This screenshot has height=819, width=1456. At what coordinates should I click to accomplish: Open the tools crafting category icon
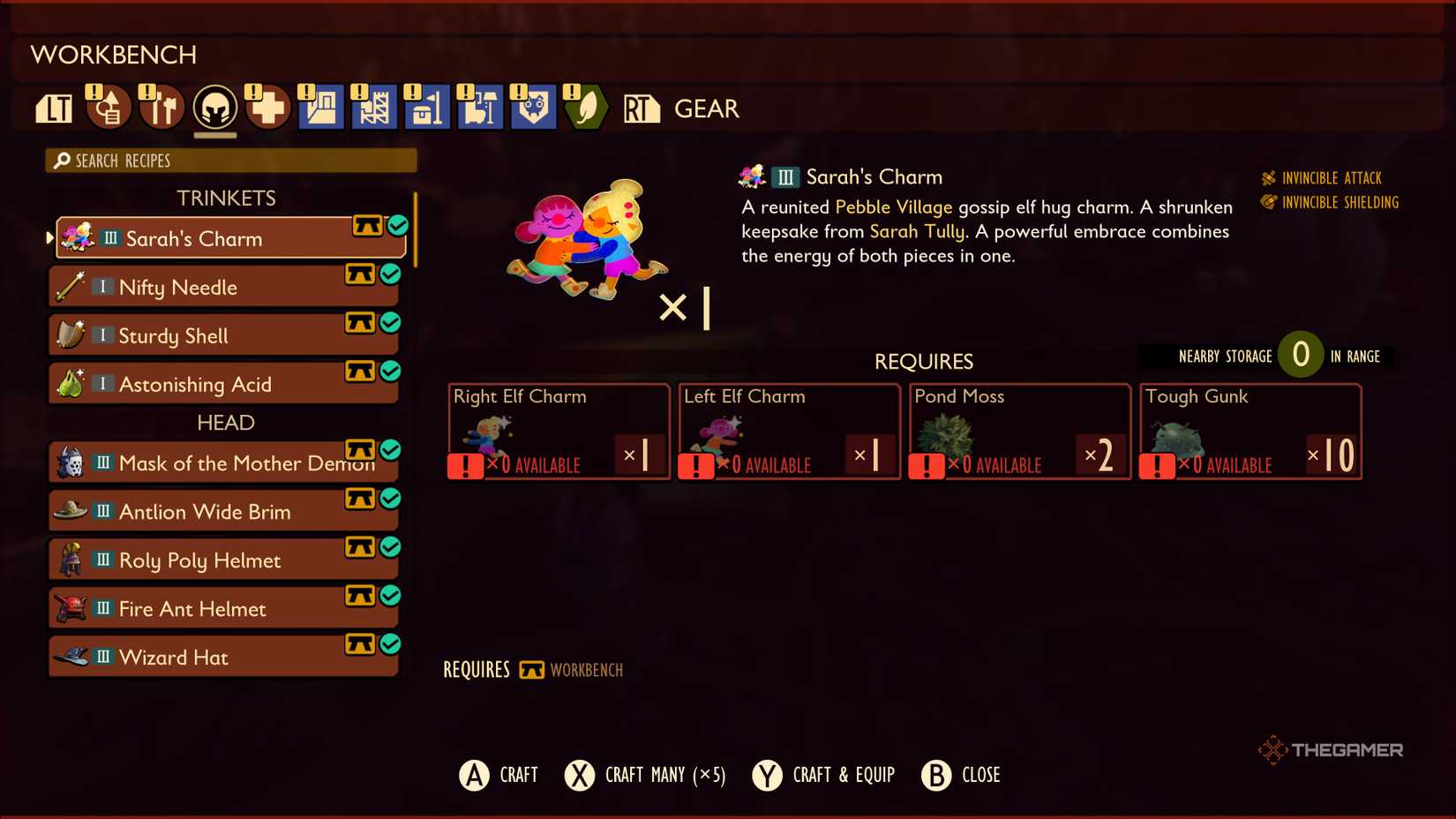(161, 108)
